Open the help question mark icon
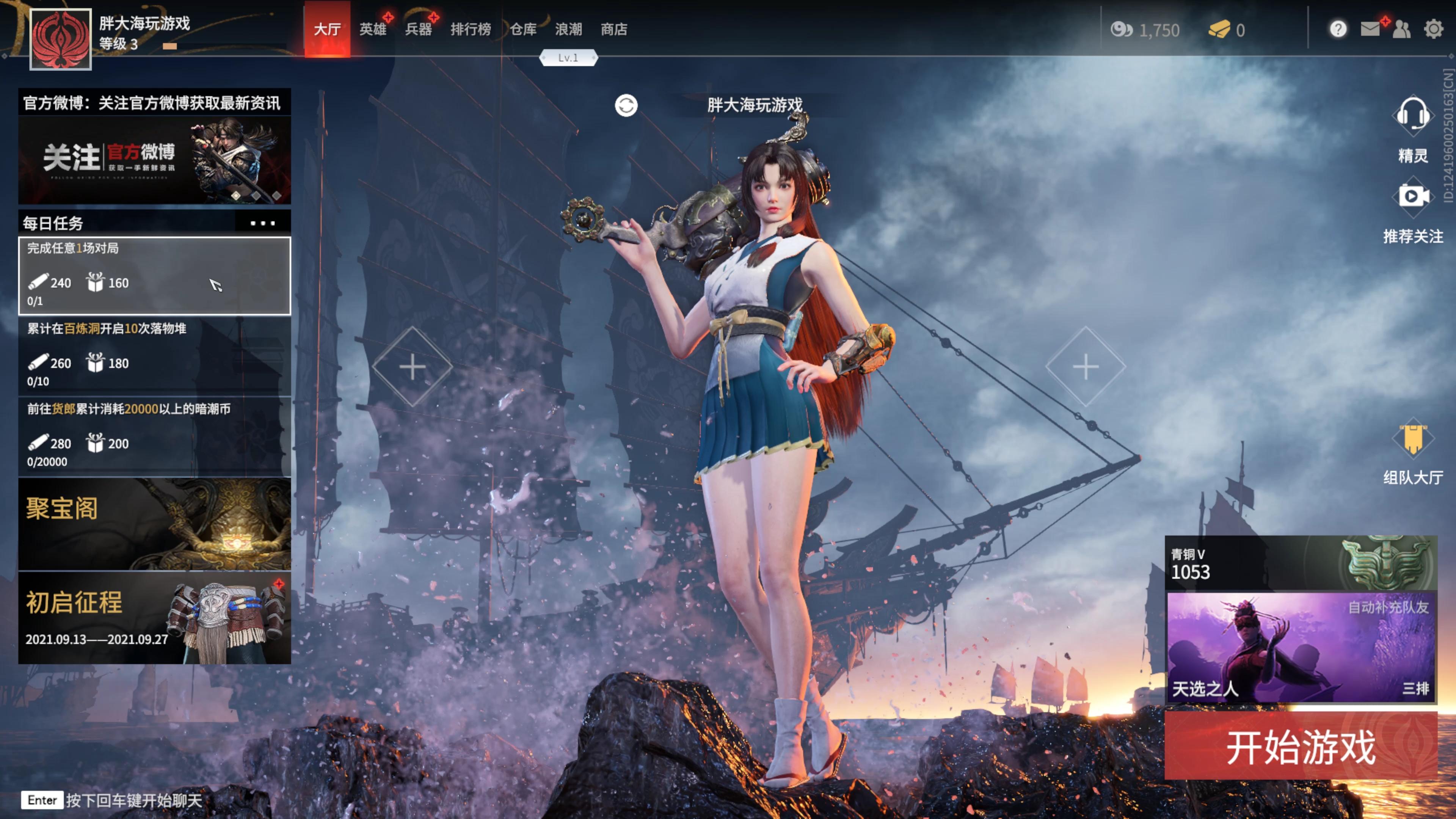The height and width of the screenshot is (819, 1456). tap(1338, 29)
